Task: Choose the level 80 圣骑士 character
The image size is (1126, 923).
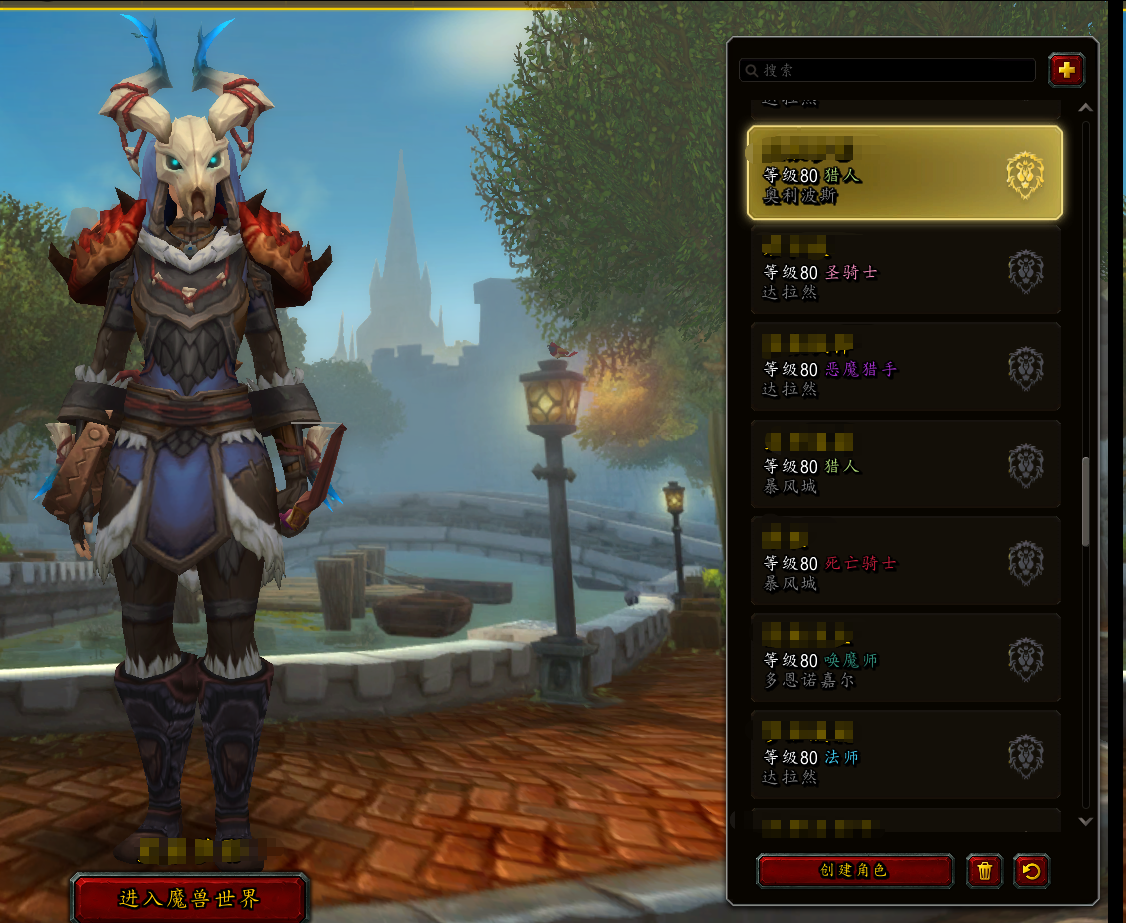Action: pos(904,270)
